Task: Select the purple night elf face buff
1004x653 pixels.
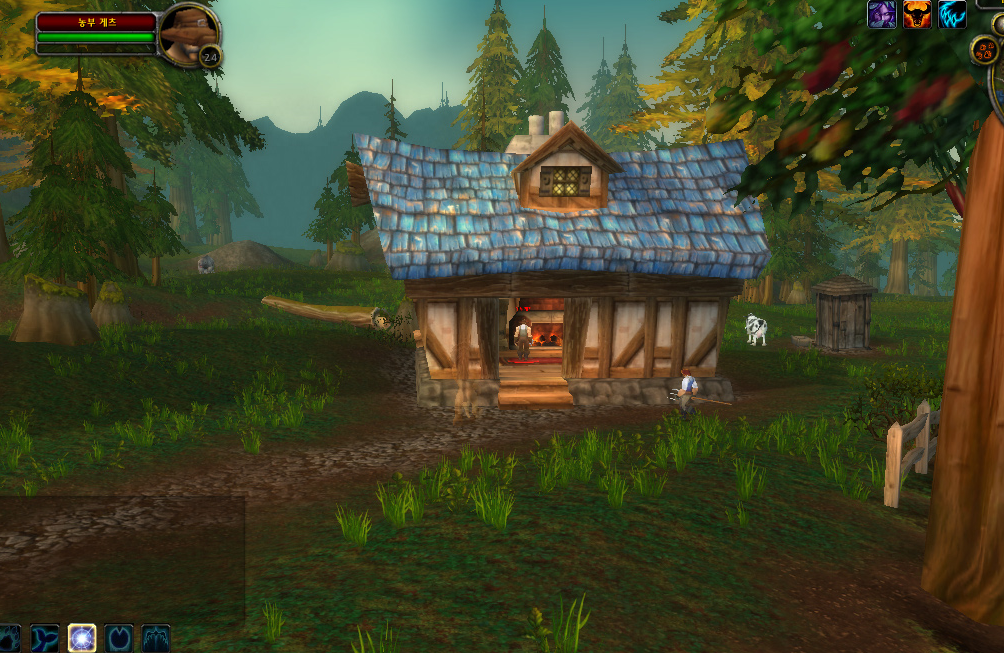Action: click(881, 14)
